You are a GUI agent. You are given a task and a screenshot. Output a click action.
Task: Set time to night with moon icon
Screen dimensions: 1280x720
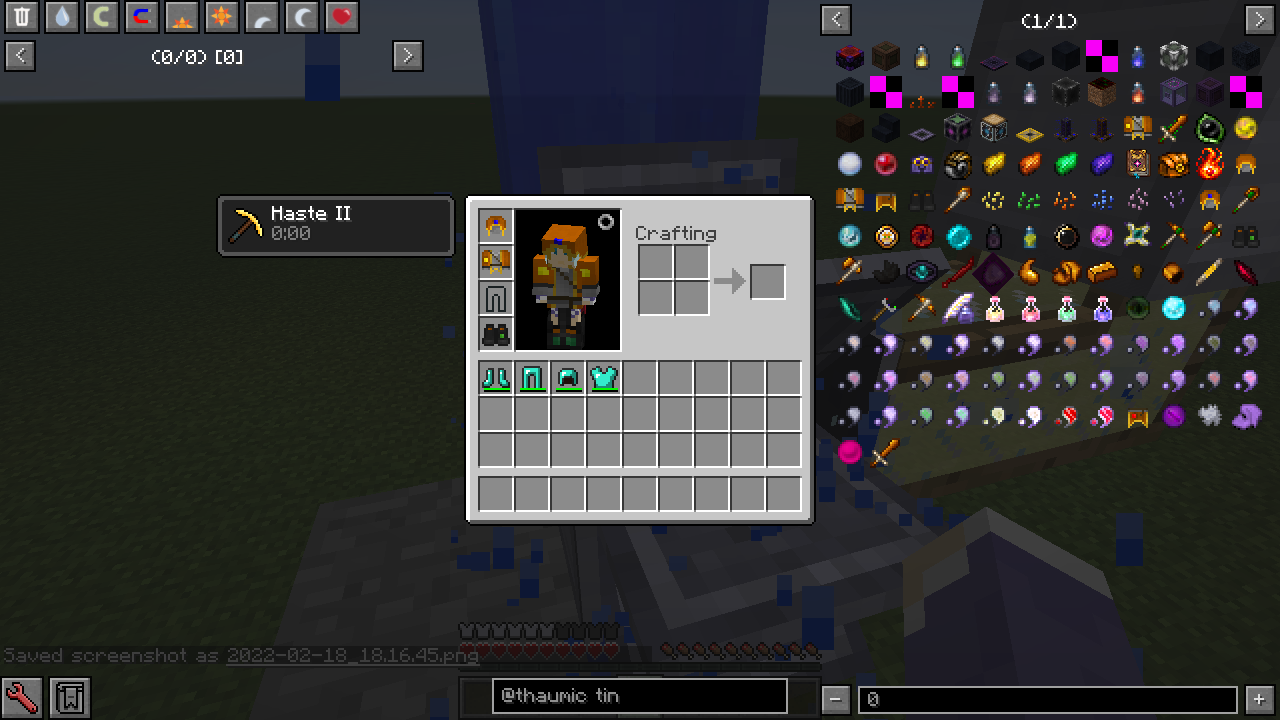point(301,17)
